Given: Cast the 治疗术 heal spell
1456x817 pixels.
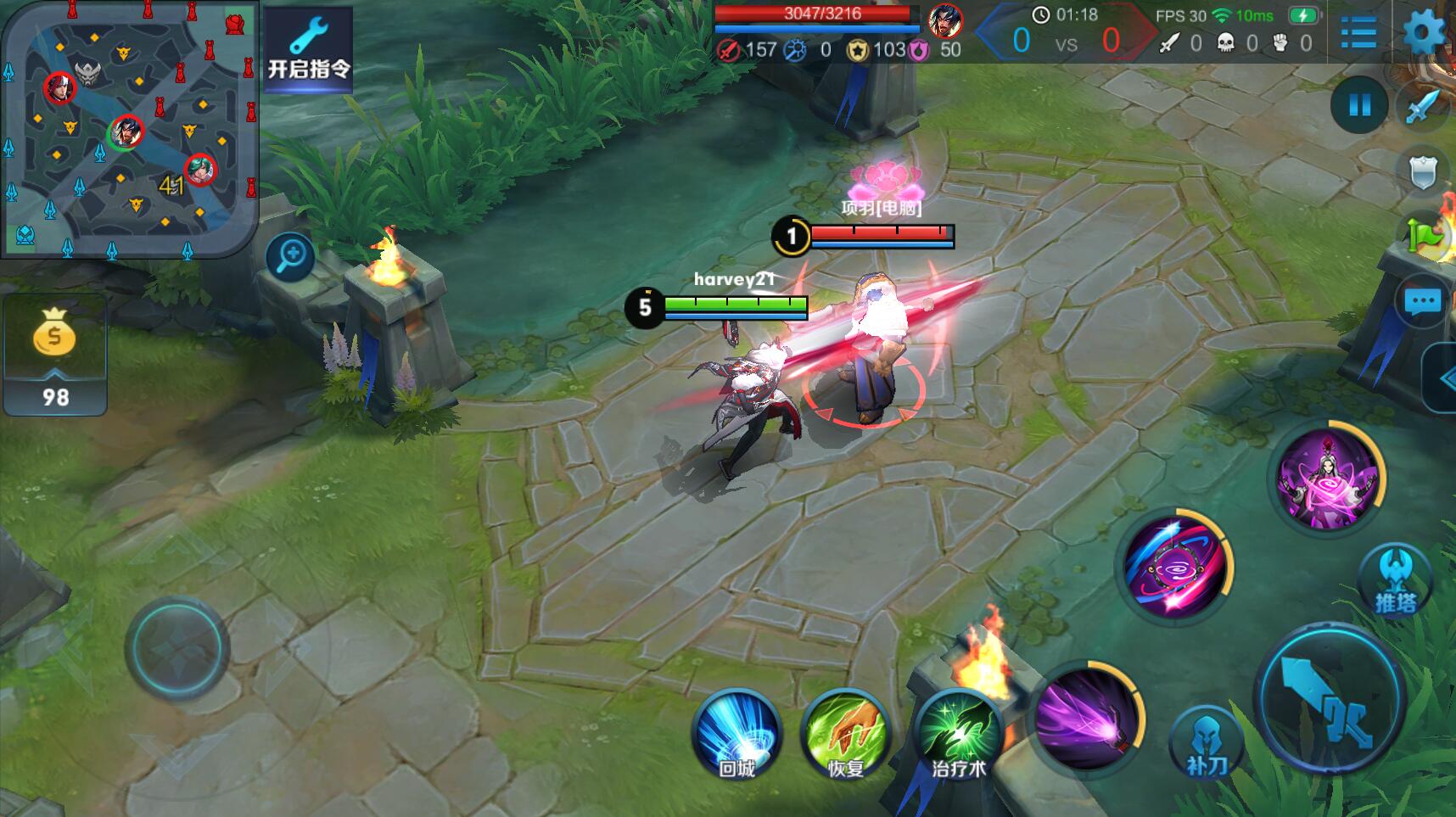Looking at the screenshot, I should click(x=959, y=733).
